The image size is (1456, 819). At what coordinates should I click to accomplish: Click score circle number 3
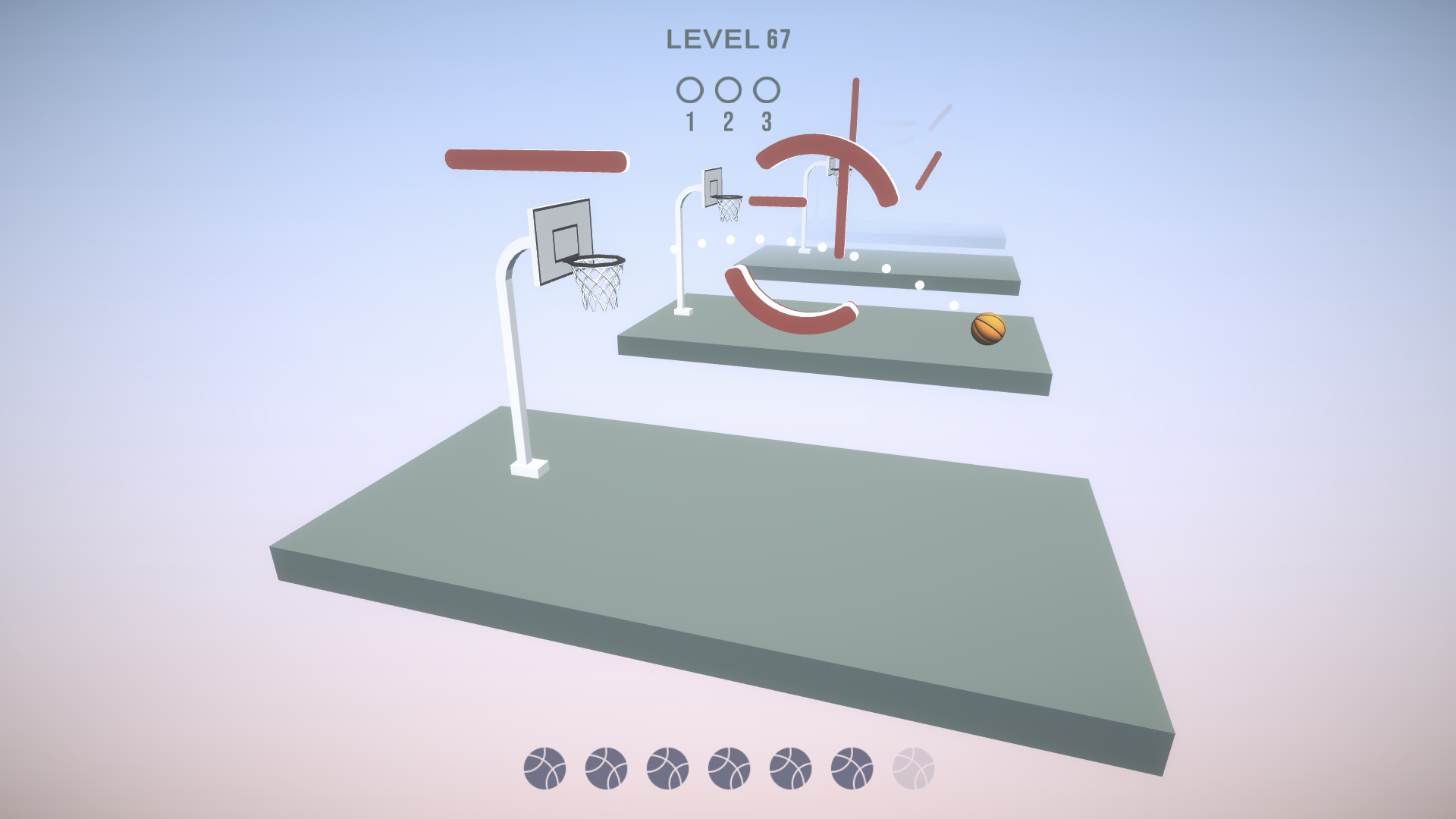(767, 90)
